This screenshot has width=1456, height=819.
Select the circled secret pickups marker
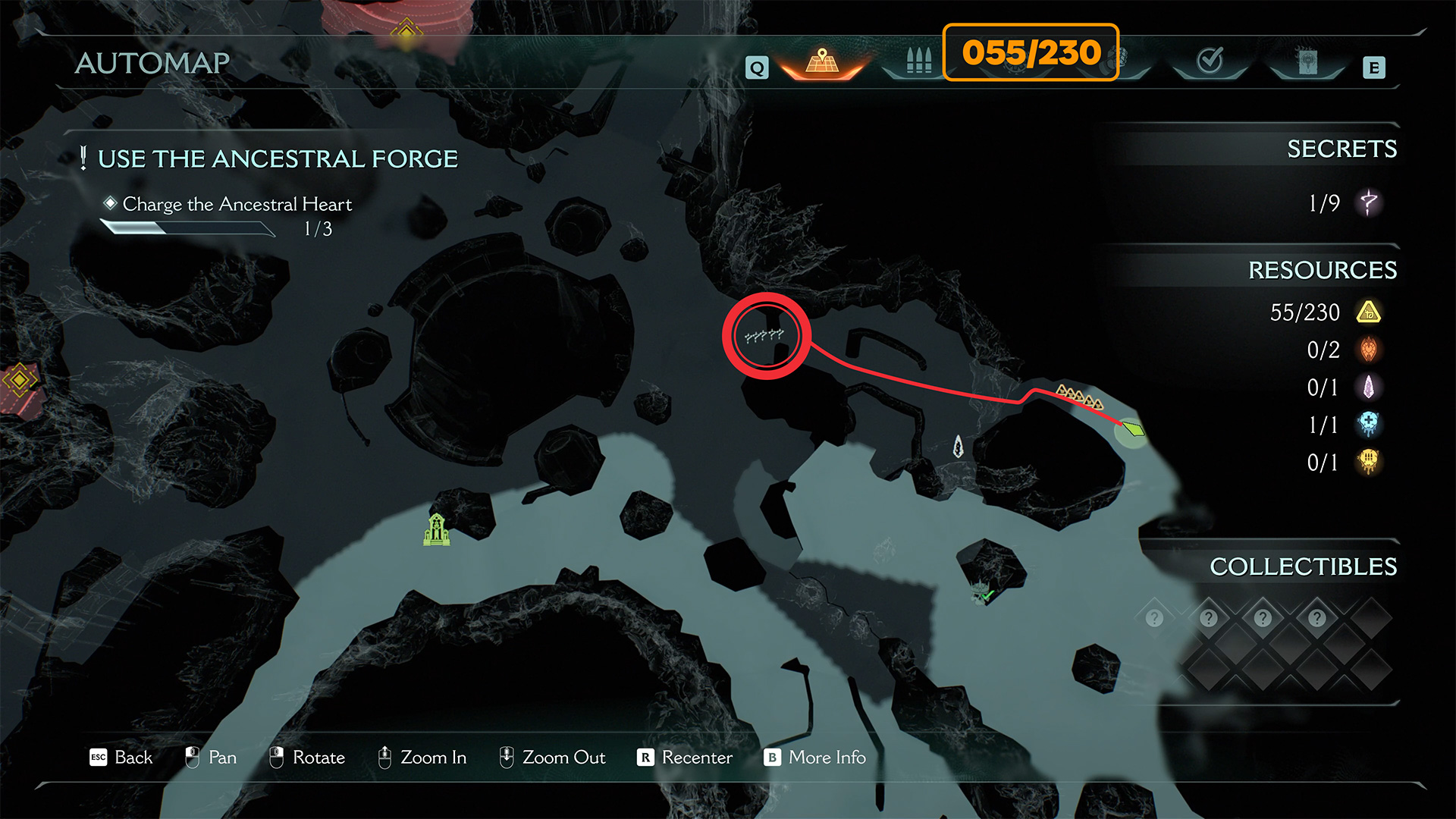pyautogui.click(x=765, y=335)
